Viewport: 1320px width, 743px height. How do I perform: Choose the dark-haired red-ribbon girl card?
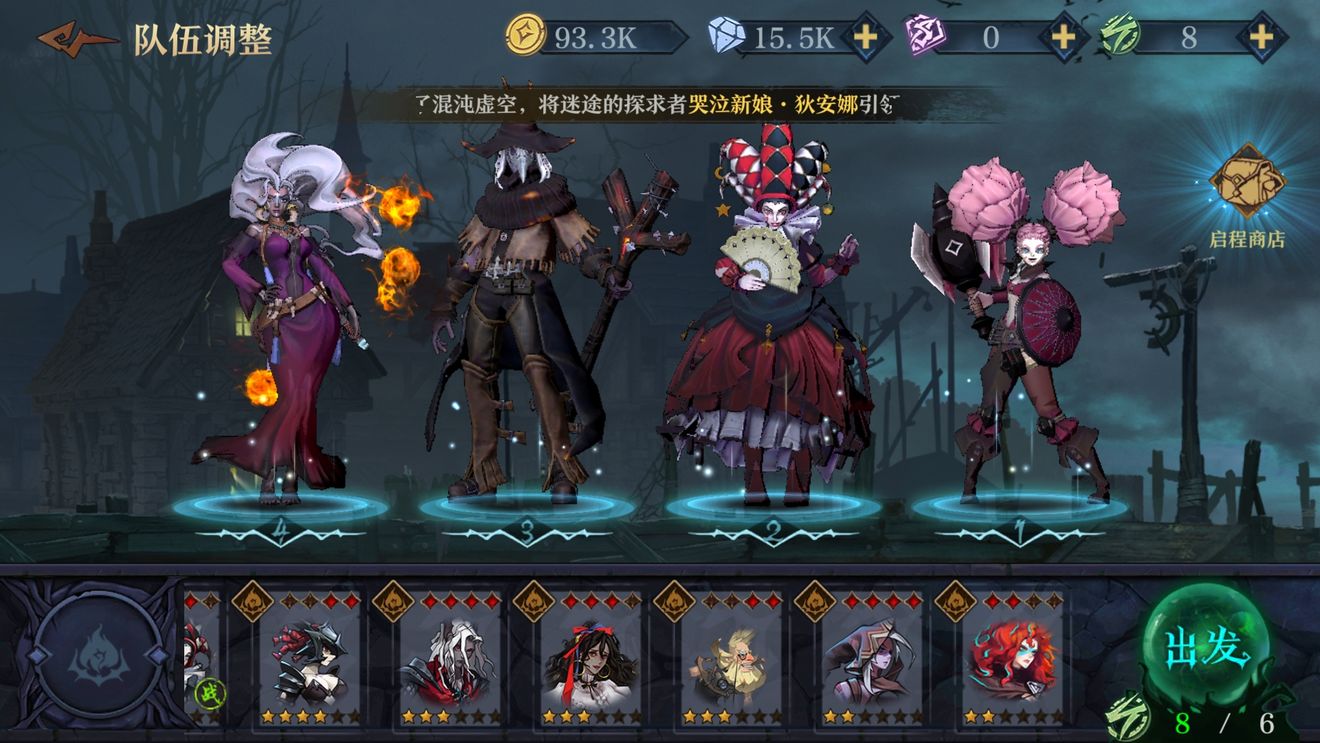click(x=590, y=658)
